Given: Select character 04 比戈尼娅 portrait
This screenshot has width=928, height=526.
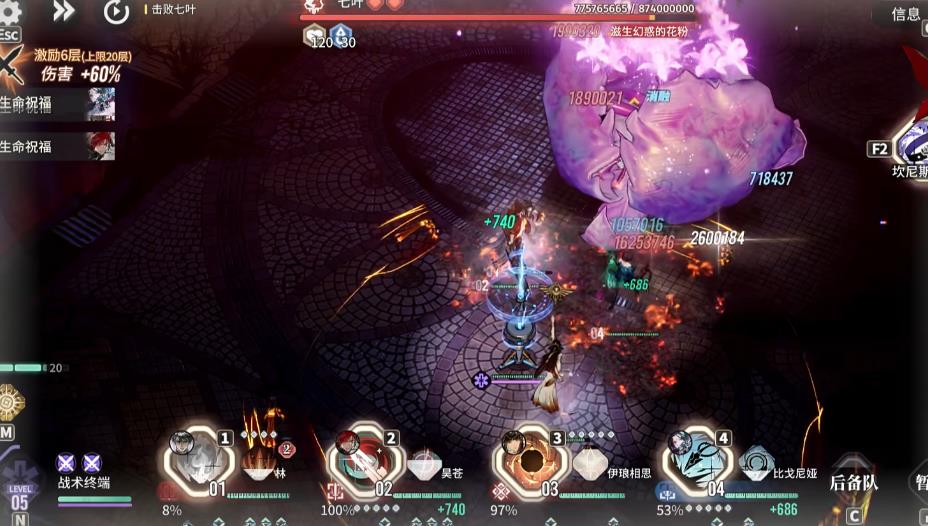Looking at the screenshot, I should coord(693,460).
